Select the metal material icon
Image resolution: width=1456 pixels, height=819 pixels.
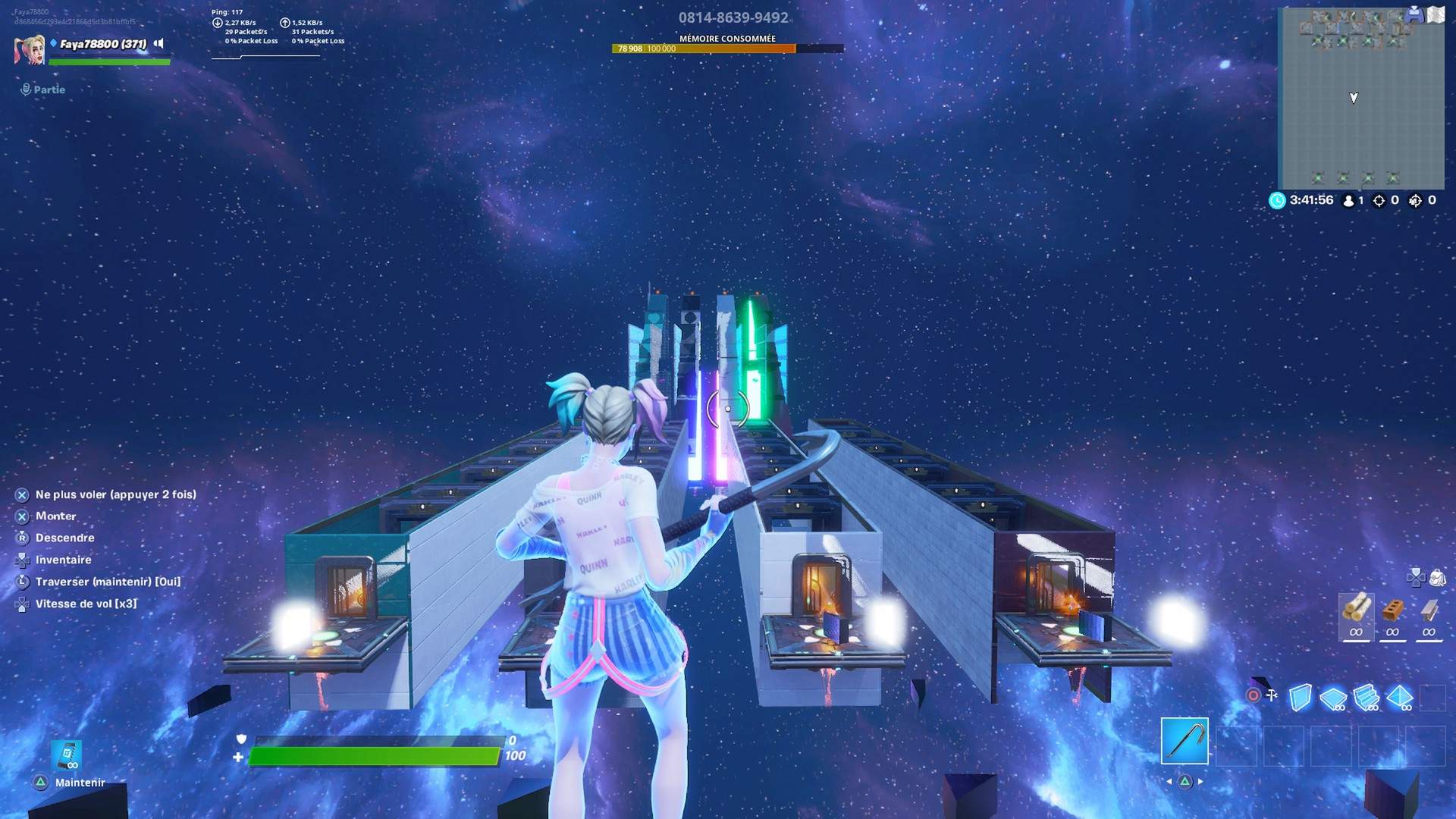click(1429, 614)
